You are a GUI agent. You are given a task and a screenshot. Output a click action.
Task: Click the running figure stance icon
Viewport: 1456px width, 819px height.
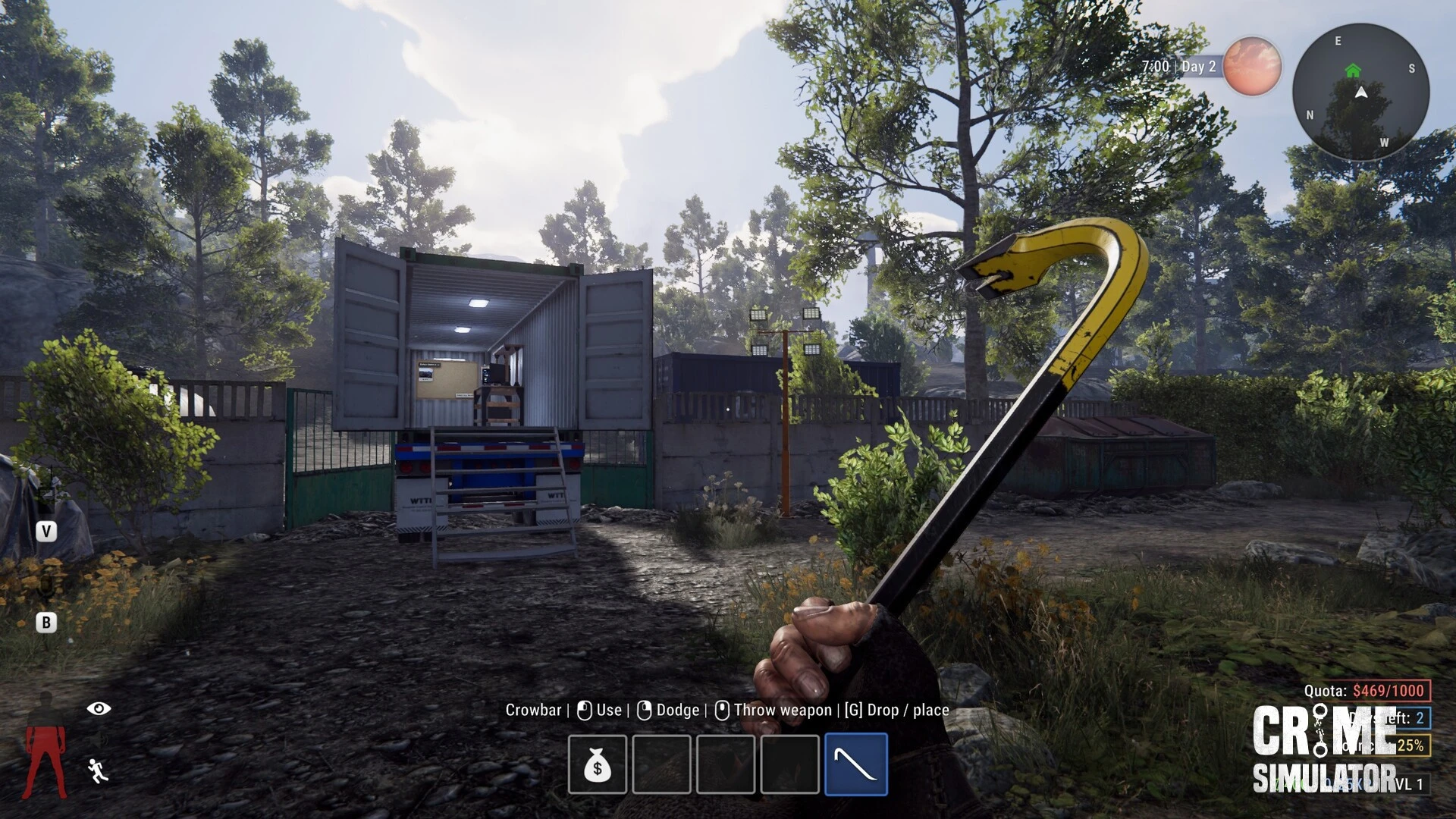coord(98,770)
